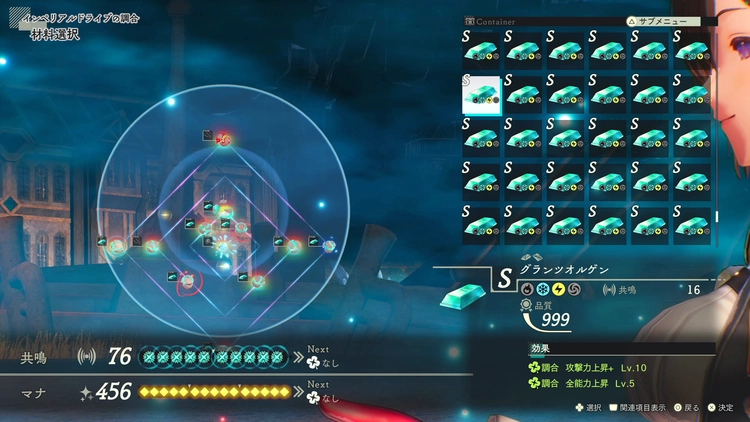Click the Container header label

pos(497,20)
